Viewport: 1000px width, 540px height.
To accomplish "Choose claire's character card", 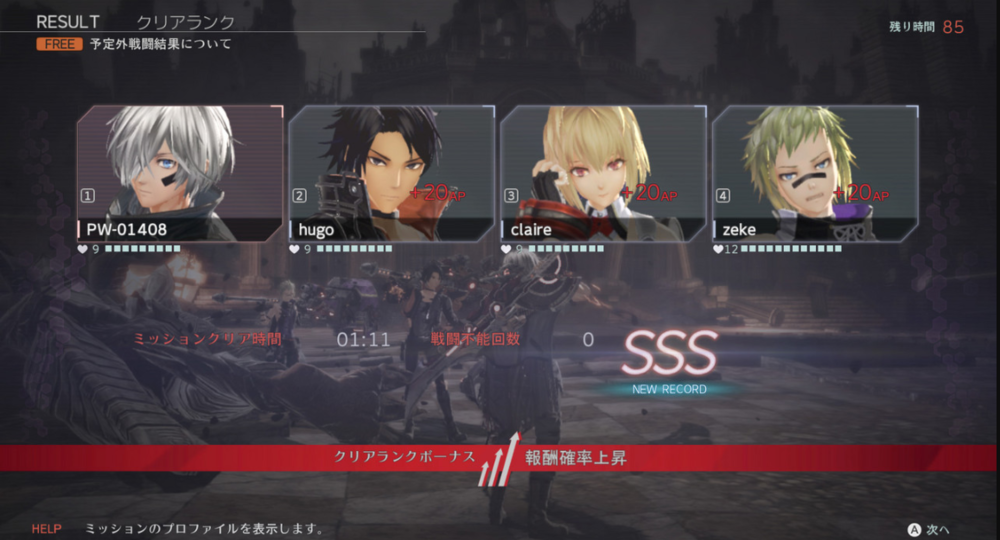I will pos(603,173).
